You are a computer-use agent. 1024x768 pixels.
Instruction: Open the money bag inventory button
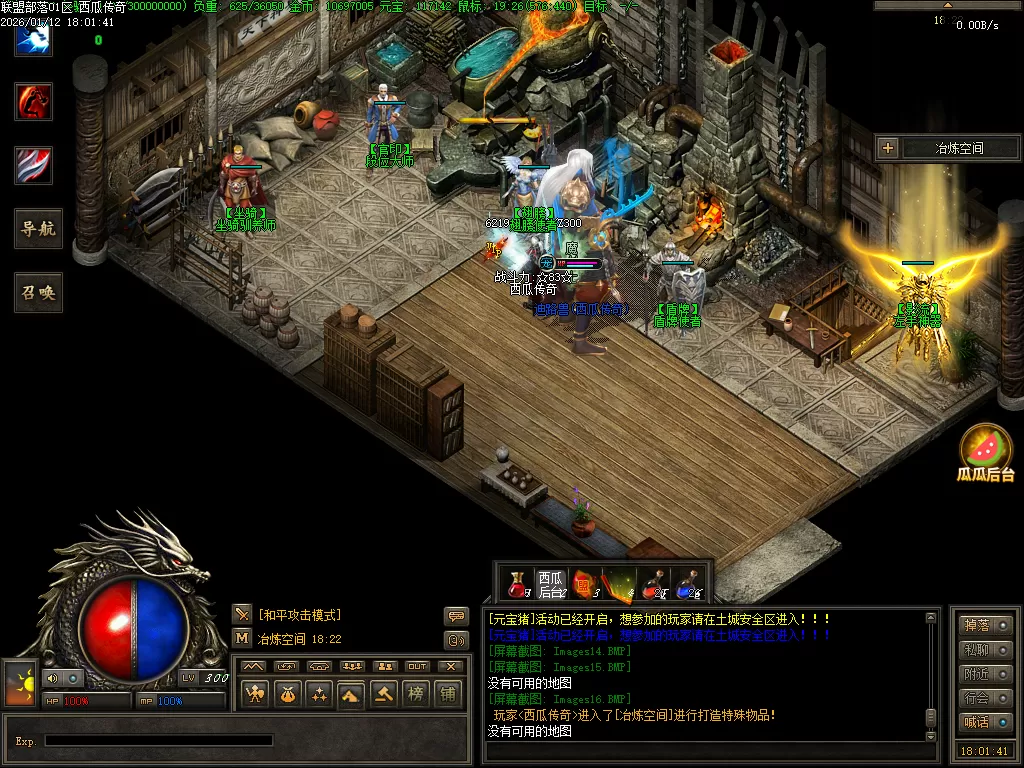(x=287, y=693)
